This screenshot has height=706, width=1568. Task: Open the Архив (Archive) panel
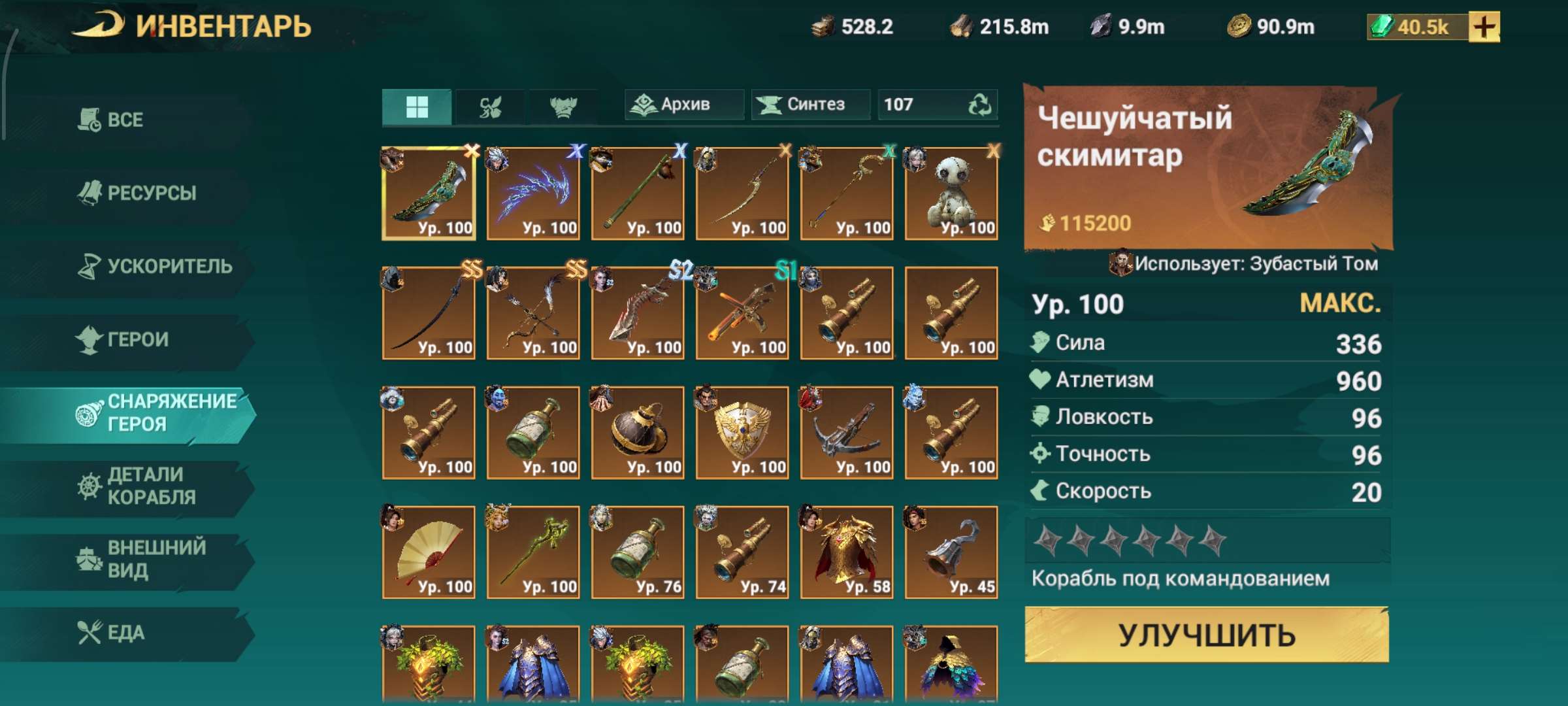point(683,104)
